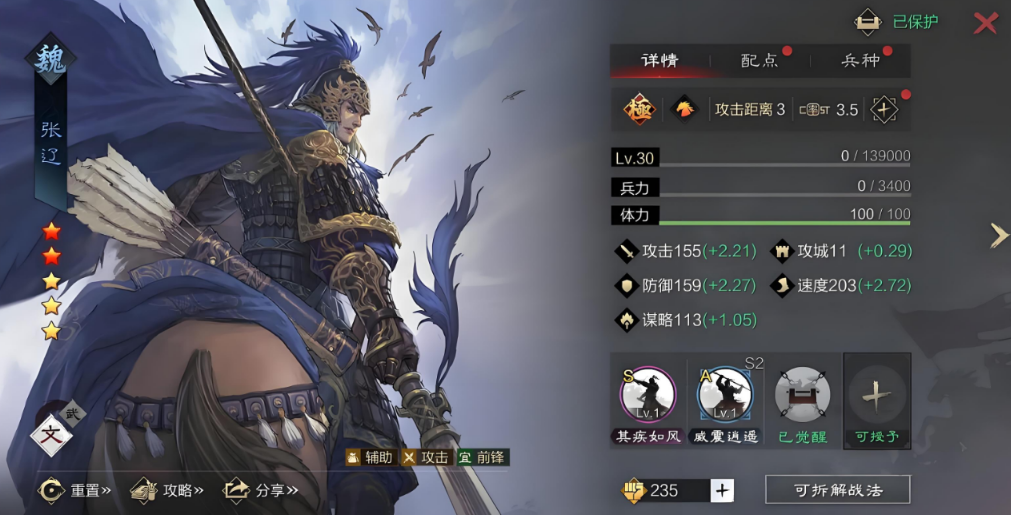Share this general via 分享
The height and width of the screenshot is (515, 1011).
pyautogui.click(x=260, y=490)
